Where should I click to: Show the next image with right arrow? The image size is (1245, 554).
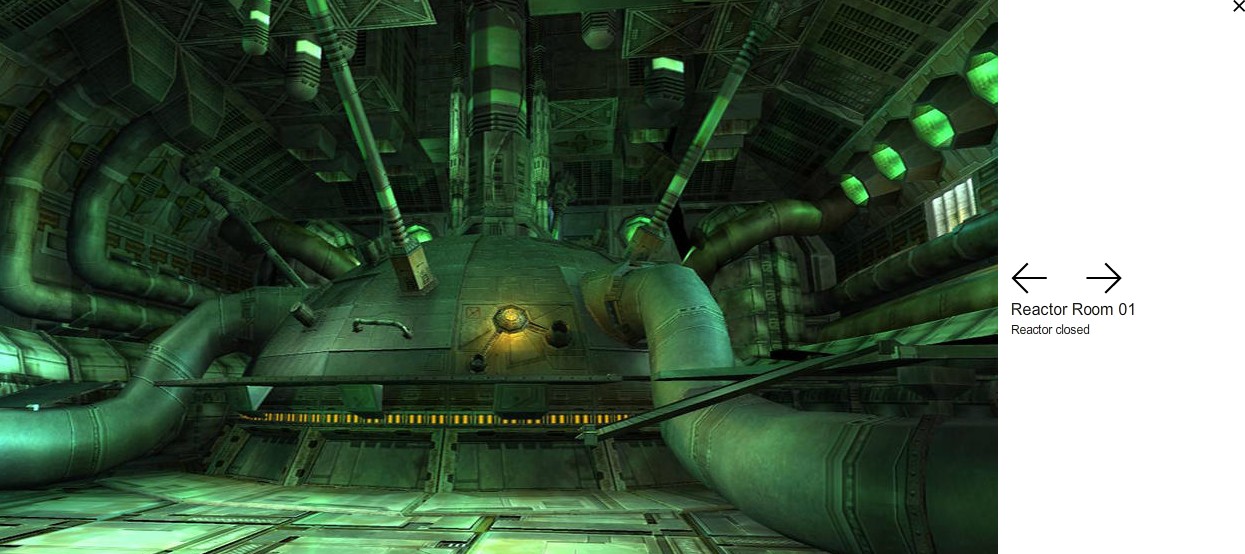point(1103,278)
